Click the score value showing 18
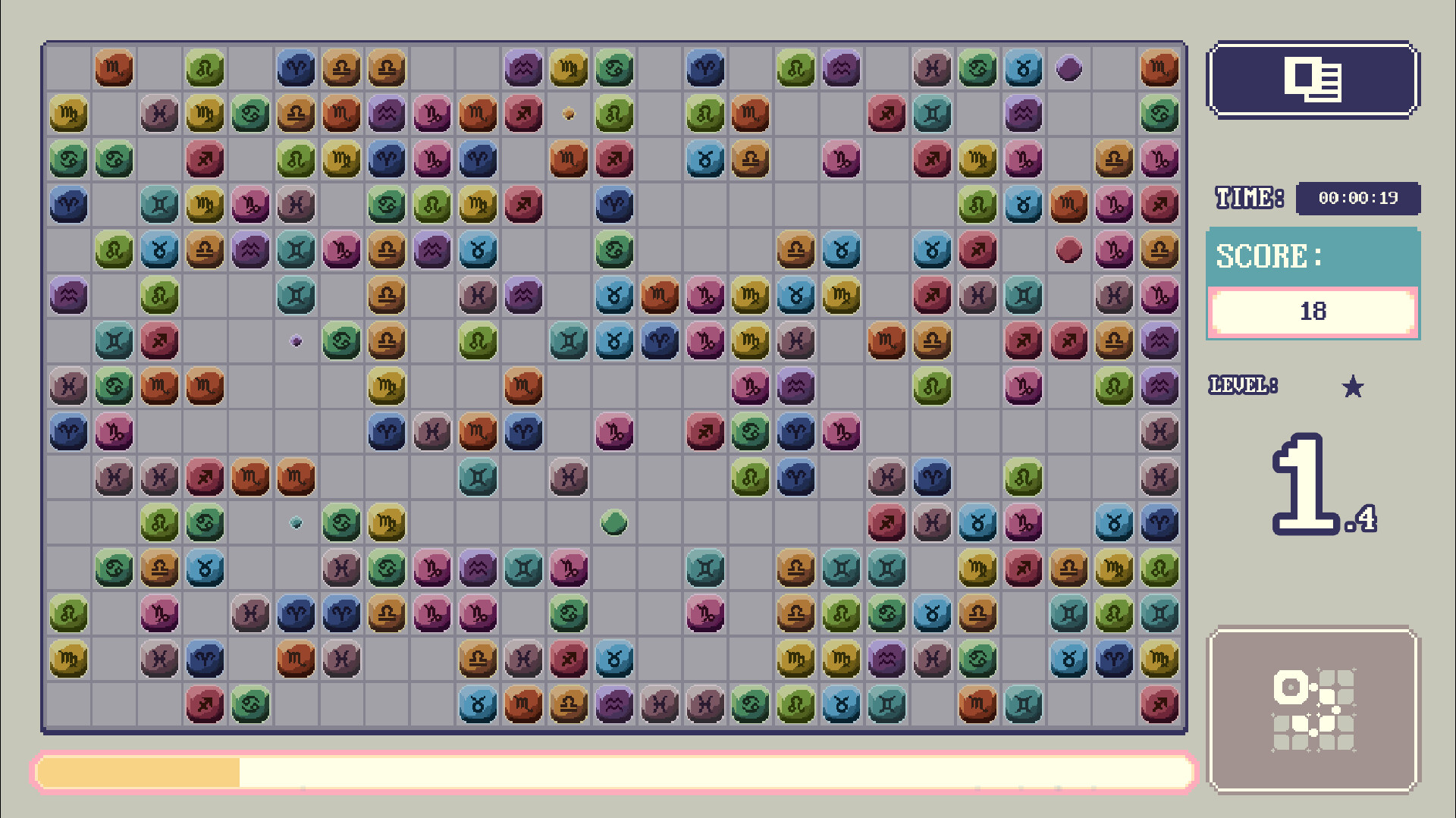 tap(1313, 311)
